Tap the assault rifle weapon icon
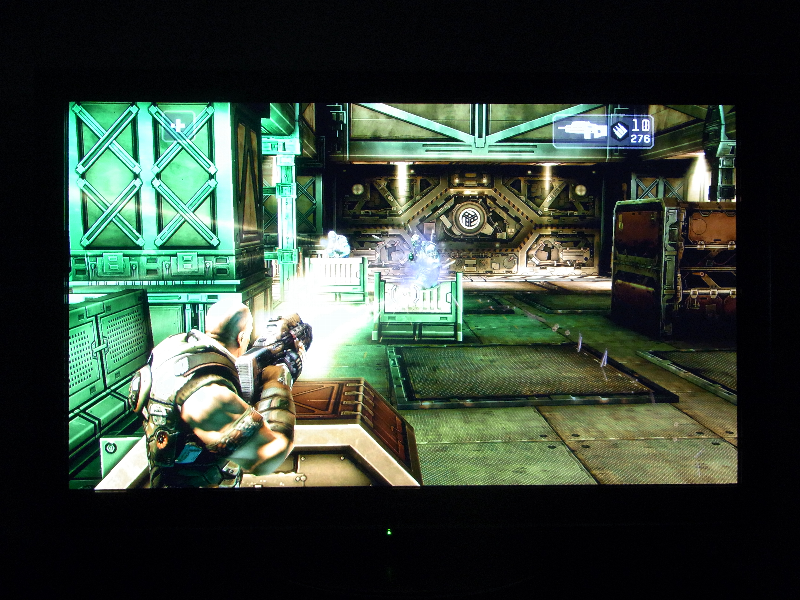 click(x=581, y=130)
